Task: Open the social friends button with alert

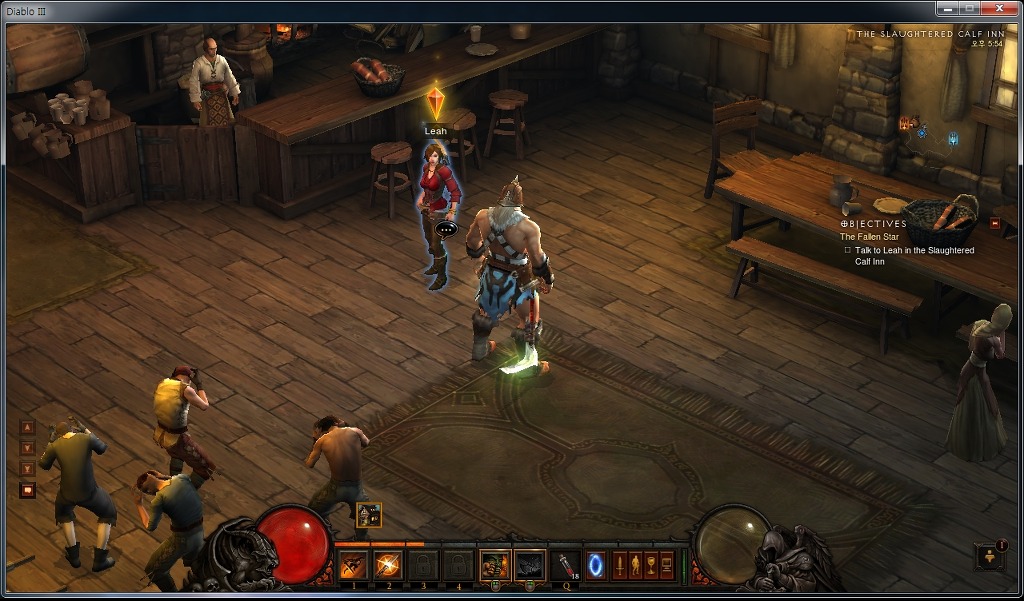Action: pos(989,556)
